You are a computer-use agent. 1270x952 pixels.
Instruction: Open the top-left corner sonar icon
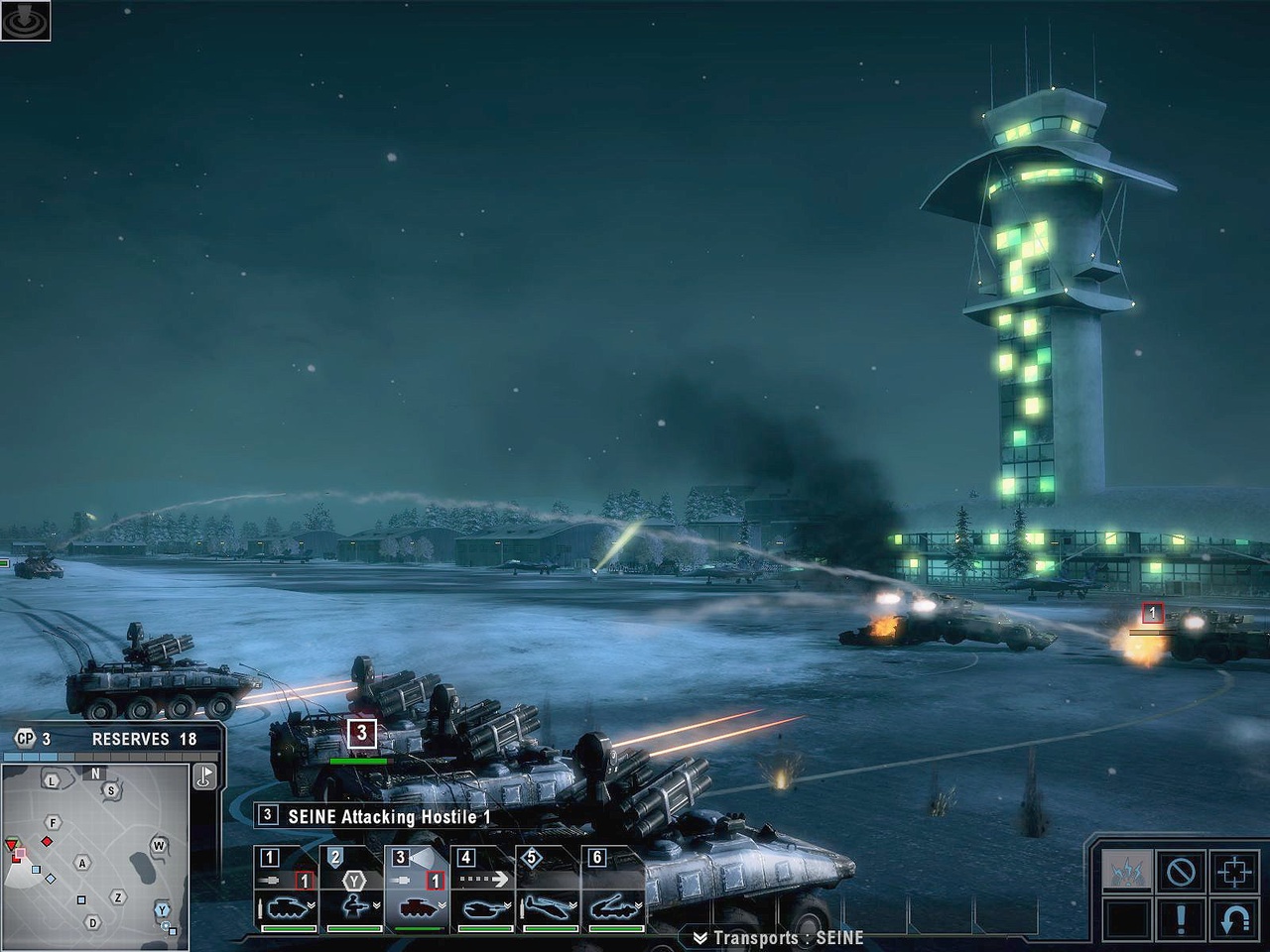[x=26, y=20]
